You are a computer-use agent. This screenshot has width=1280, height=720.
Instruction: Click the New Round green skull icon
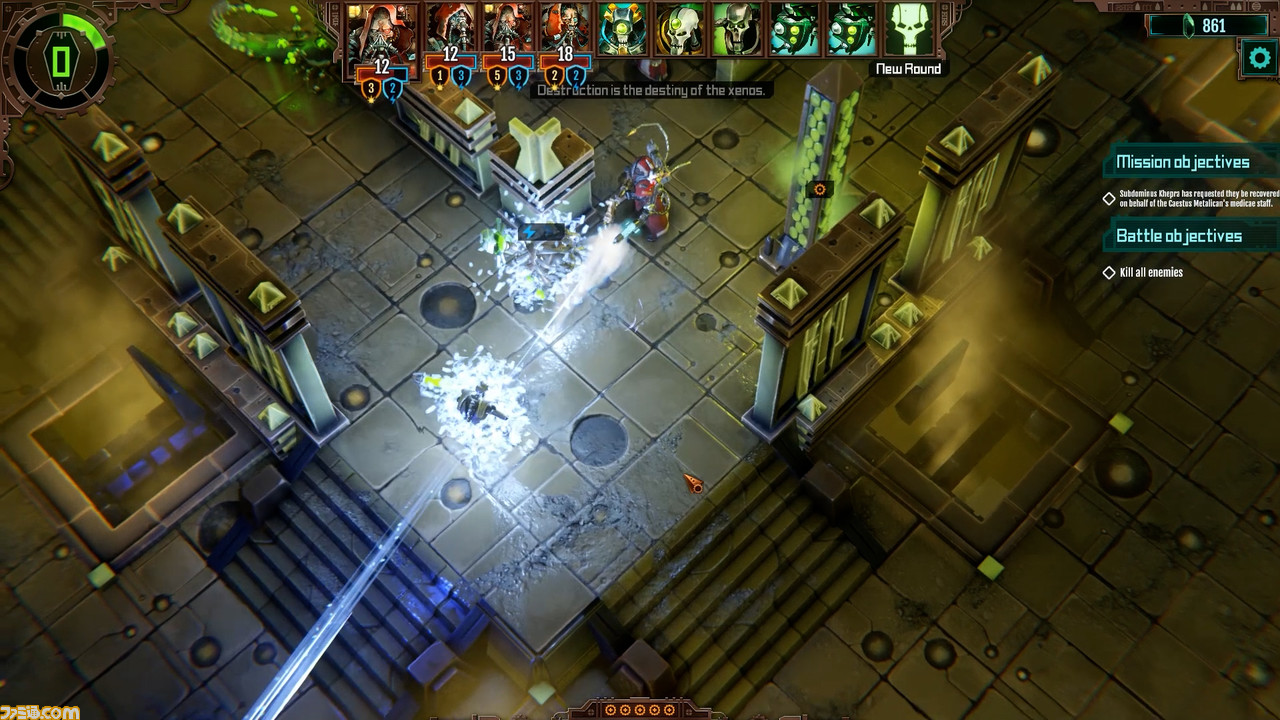909,30
